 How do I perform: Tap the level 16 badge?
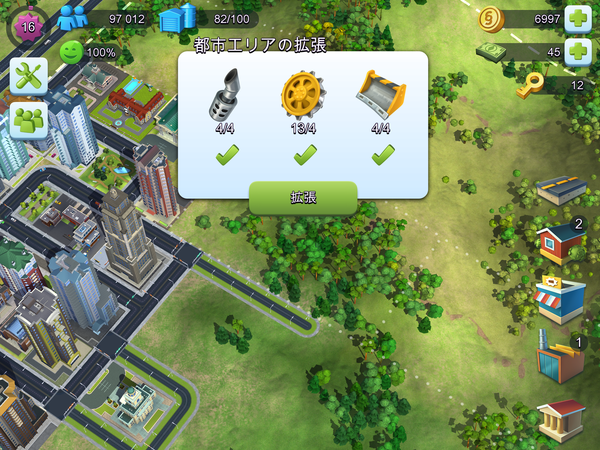(26, 25)
